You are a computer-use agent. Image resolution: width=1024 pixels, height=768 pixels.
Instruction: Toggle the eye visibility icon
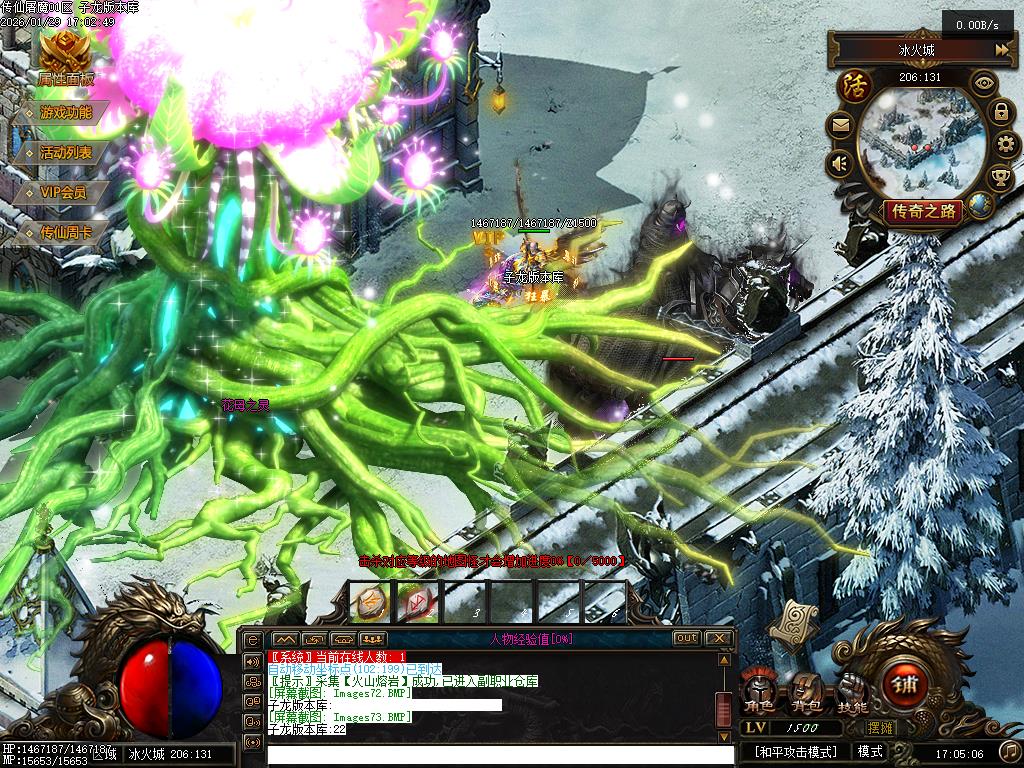pyautogui.click(x=986, y=83)
